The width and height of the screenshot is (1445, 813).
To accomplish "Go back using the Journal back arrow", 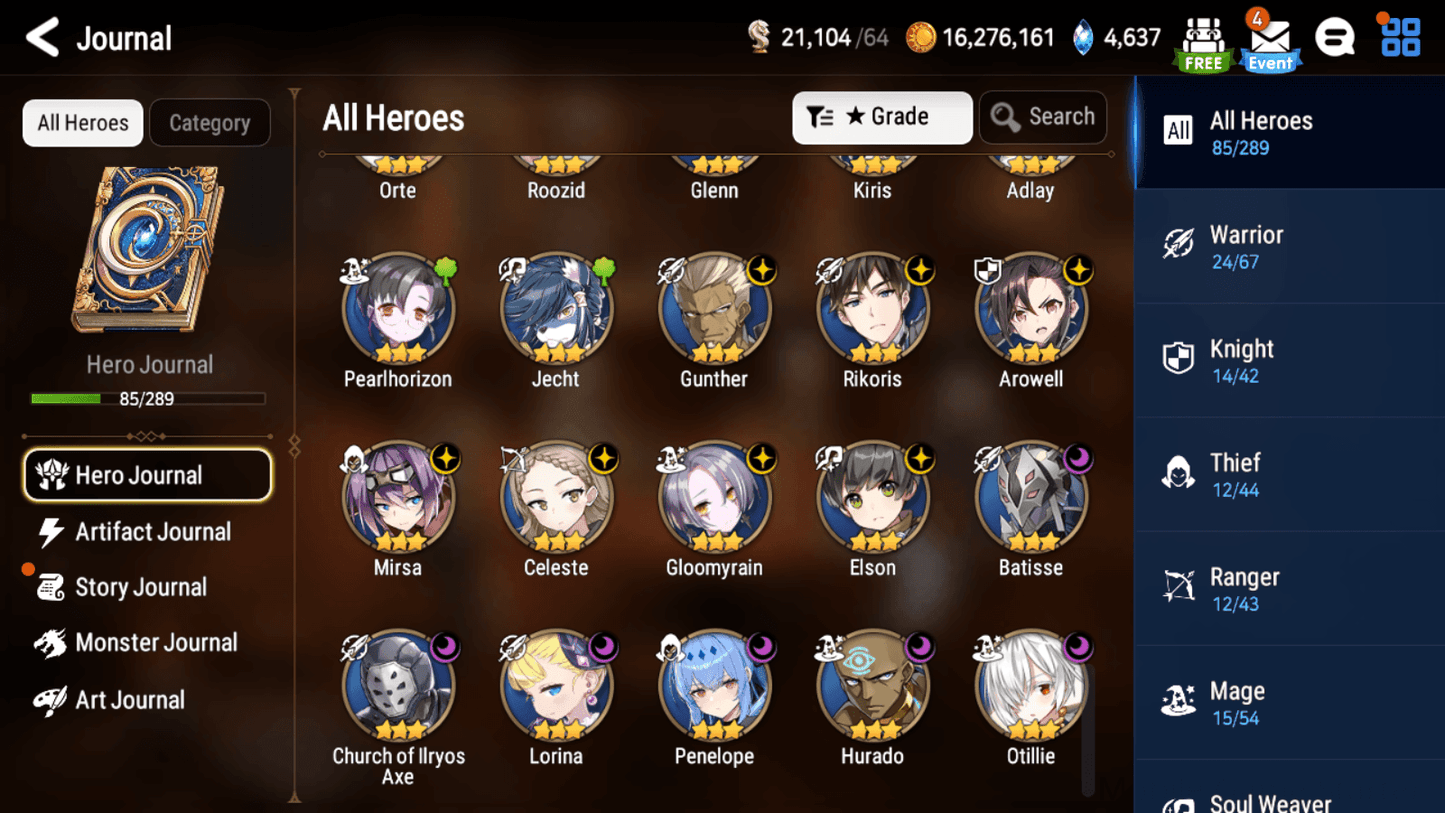I will pyautogui.click(x=42, y=38).
